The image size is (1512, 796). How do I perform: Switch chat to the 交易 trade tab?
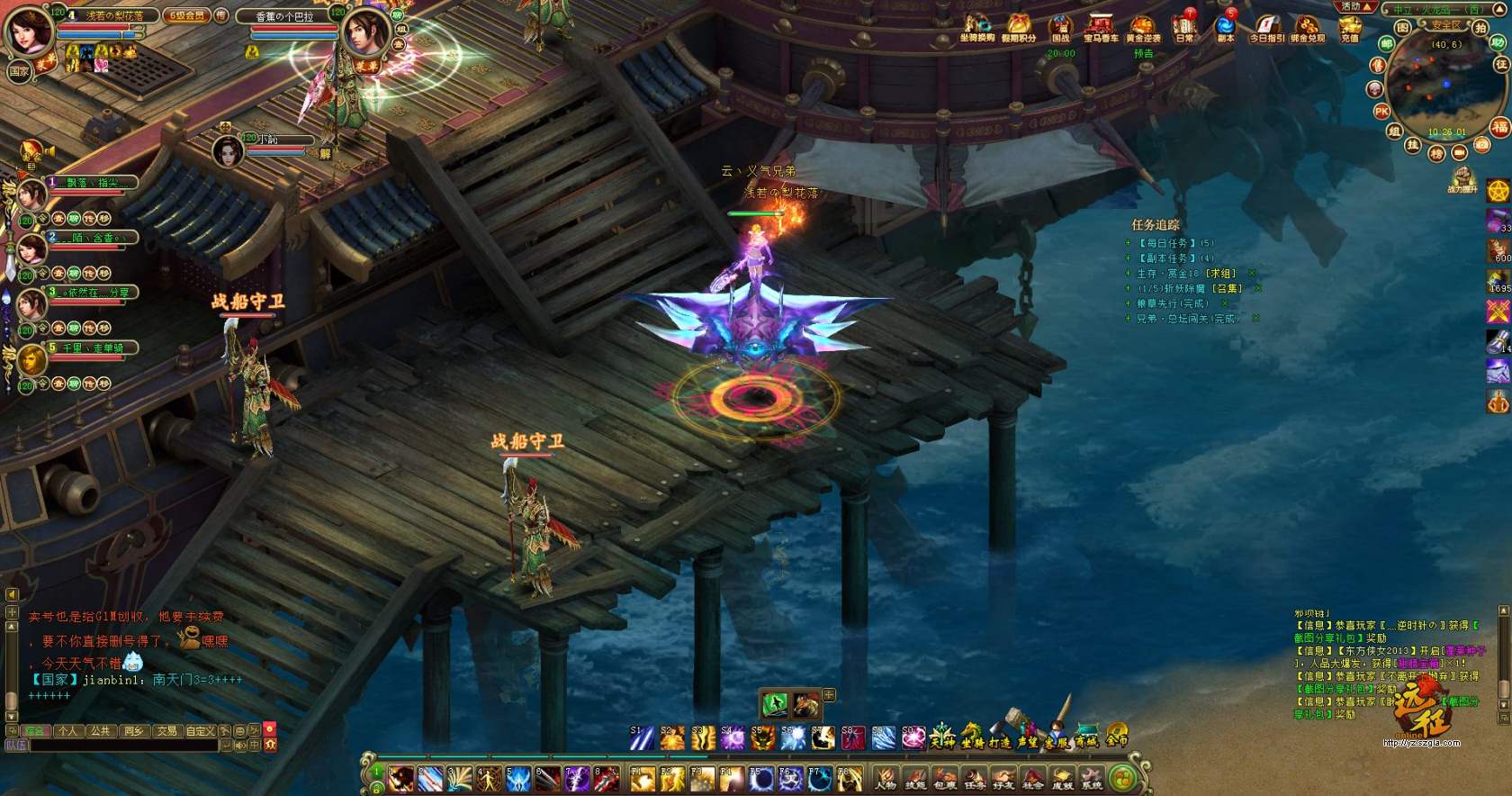pos(166,731)
